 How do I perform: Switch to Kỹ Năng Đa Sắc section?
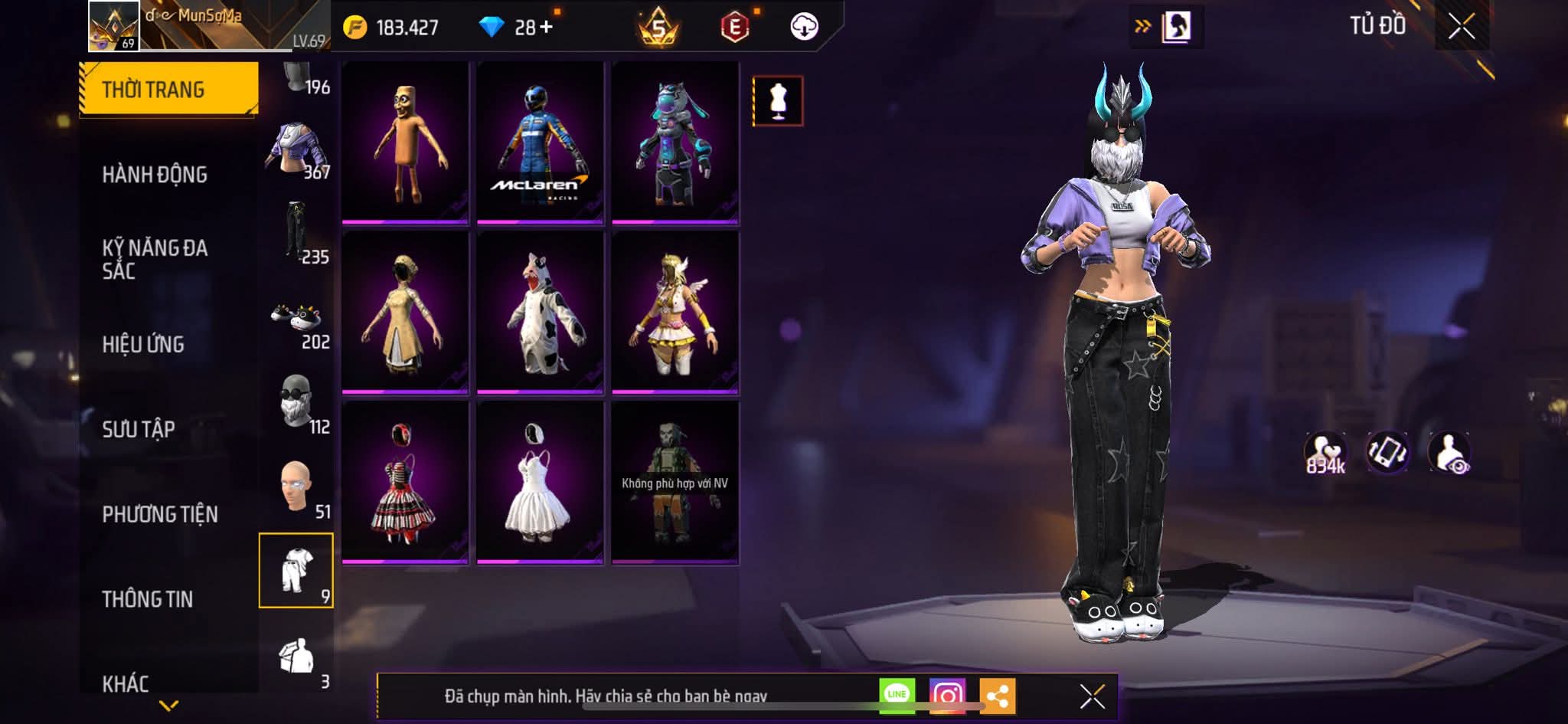(155, 259)
